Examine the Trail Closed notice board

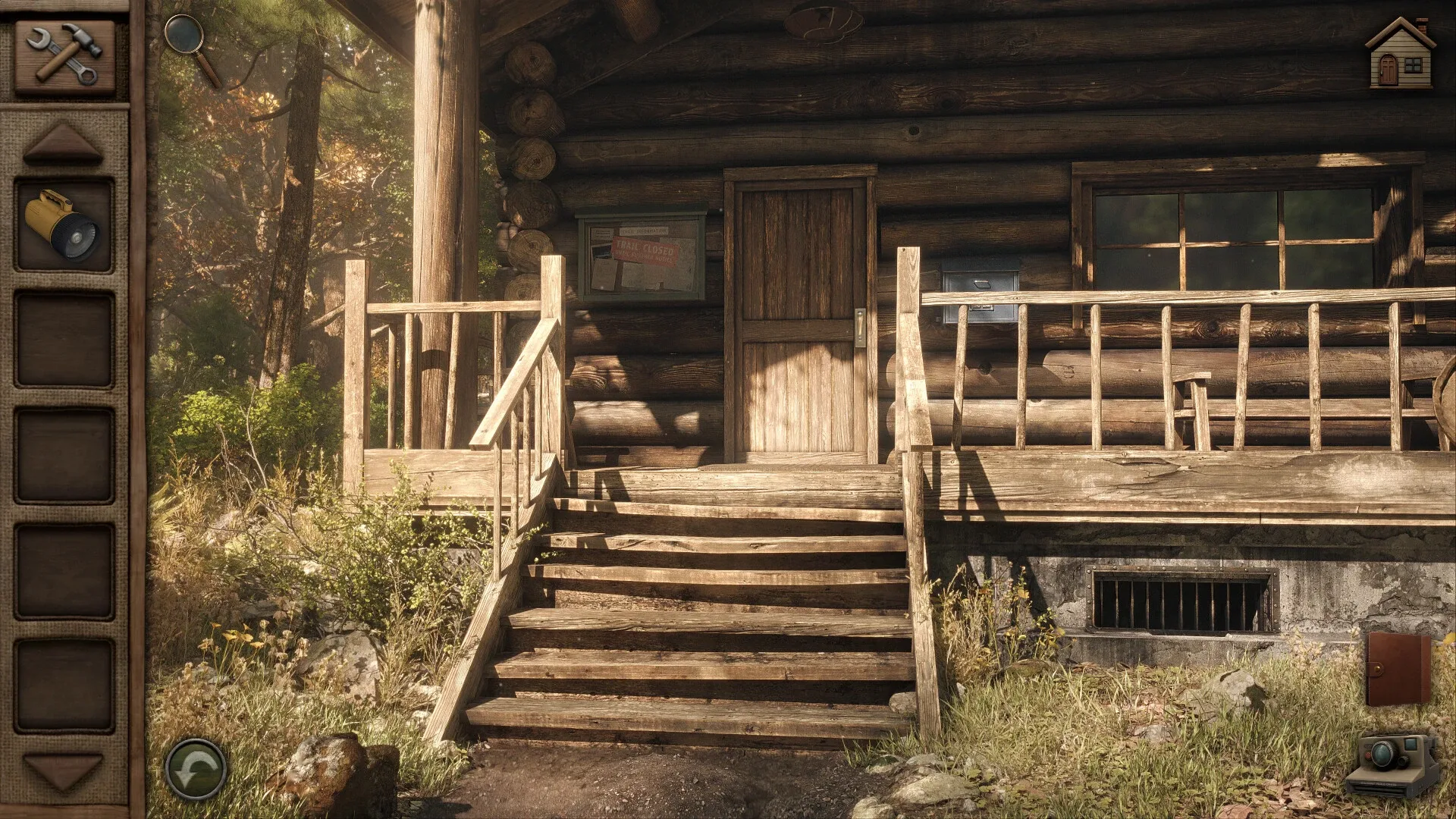coord(645,250)
